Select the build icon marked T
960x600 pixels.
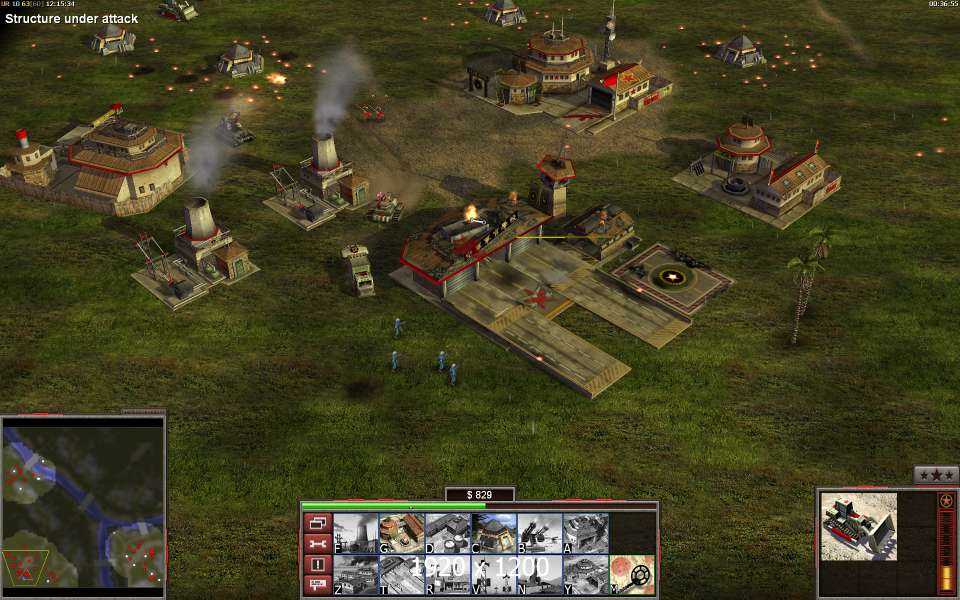coord(401,575)
